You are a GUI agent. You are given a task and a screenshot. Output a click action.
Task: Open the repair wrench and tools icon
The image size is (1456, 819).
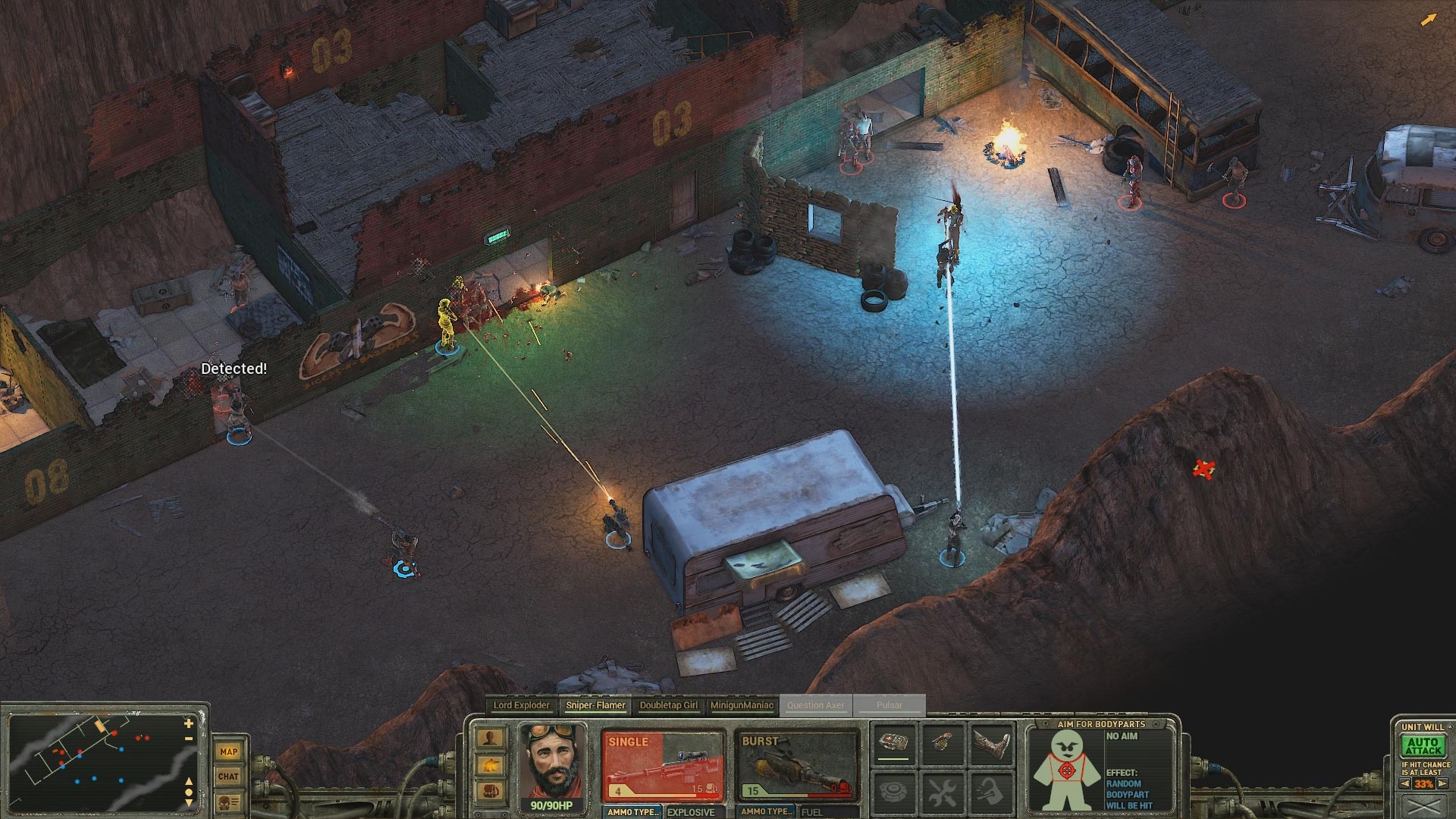point(943,793)
